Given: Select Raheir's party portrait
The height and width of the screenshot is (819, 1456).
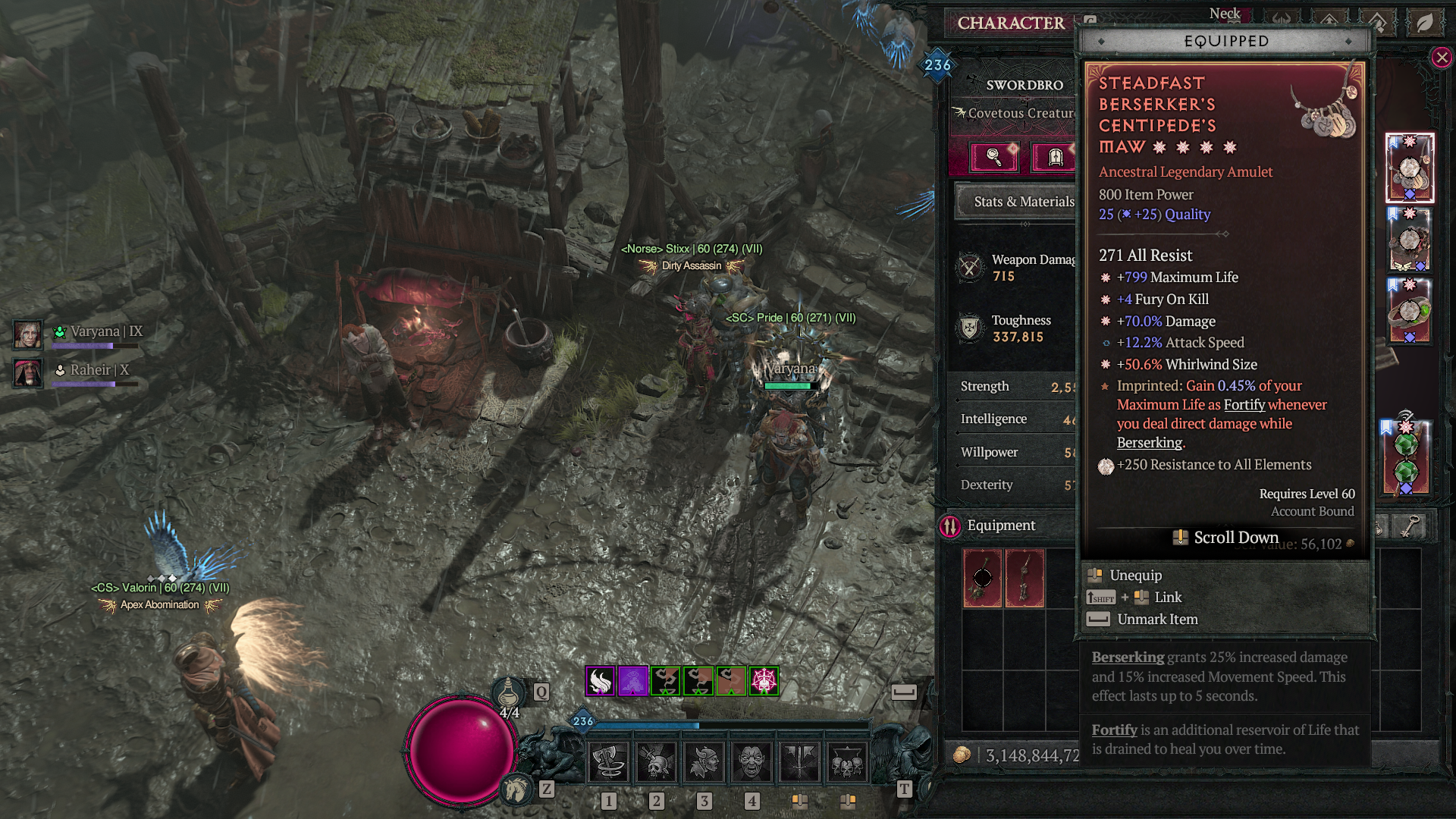Looking at the screenshot, I should click(x=28, y=373).
